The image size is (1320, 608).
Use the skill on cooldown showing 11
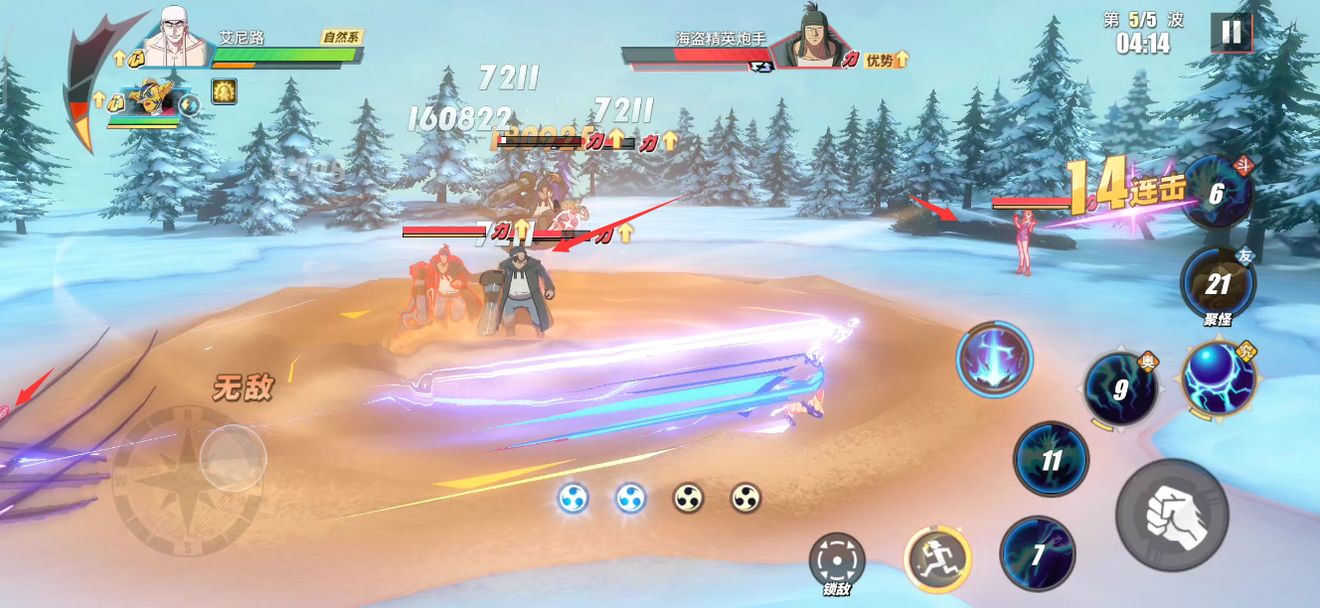pos(1051,460)
